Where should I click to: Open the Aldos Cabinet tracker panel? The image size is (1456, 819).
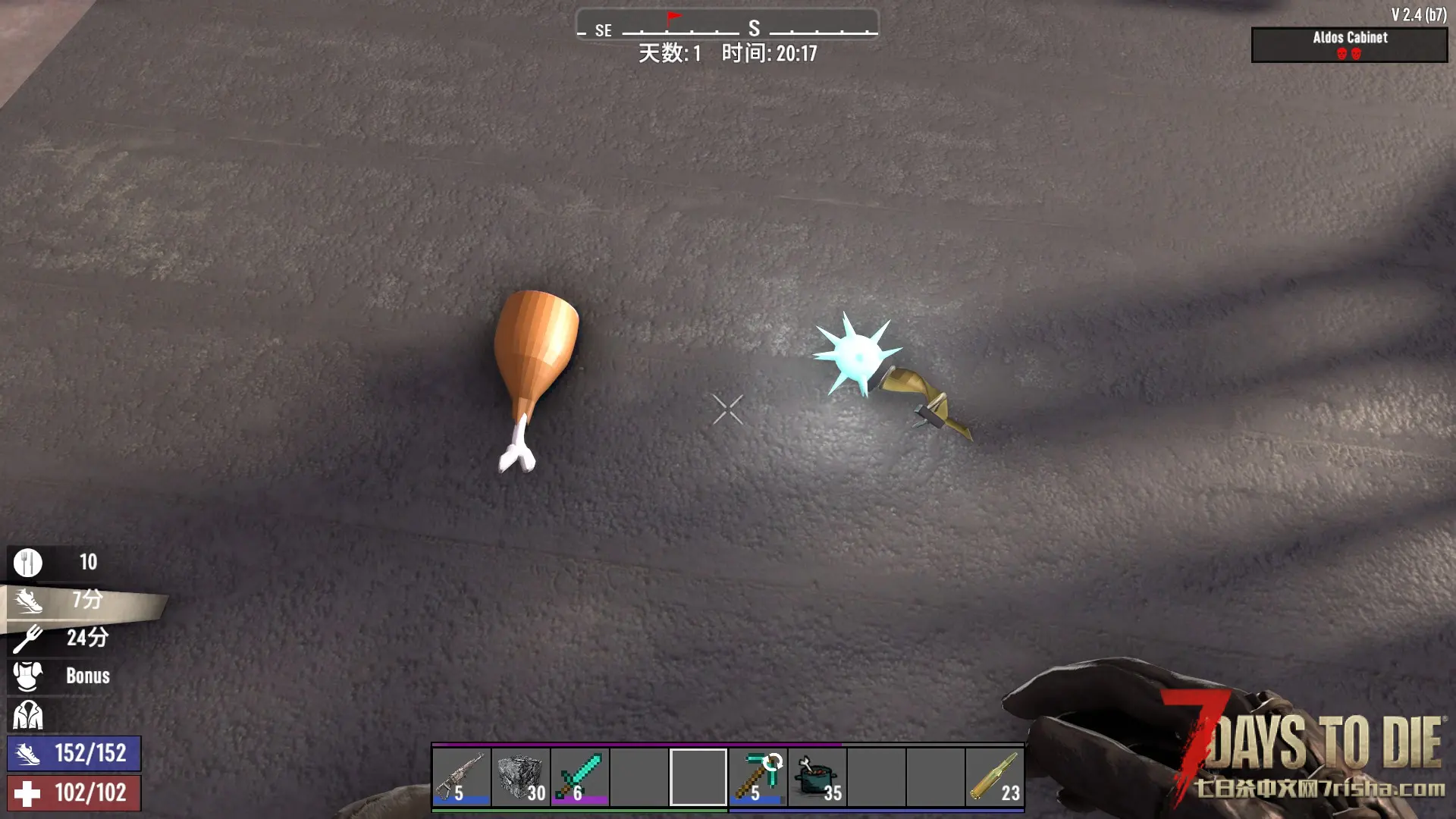click(x=1349, y=45)
